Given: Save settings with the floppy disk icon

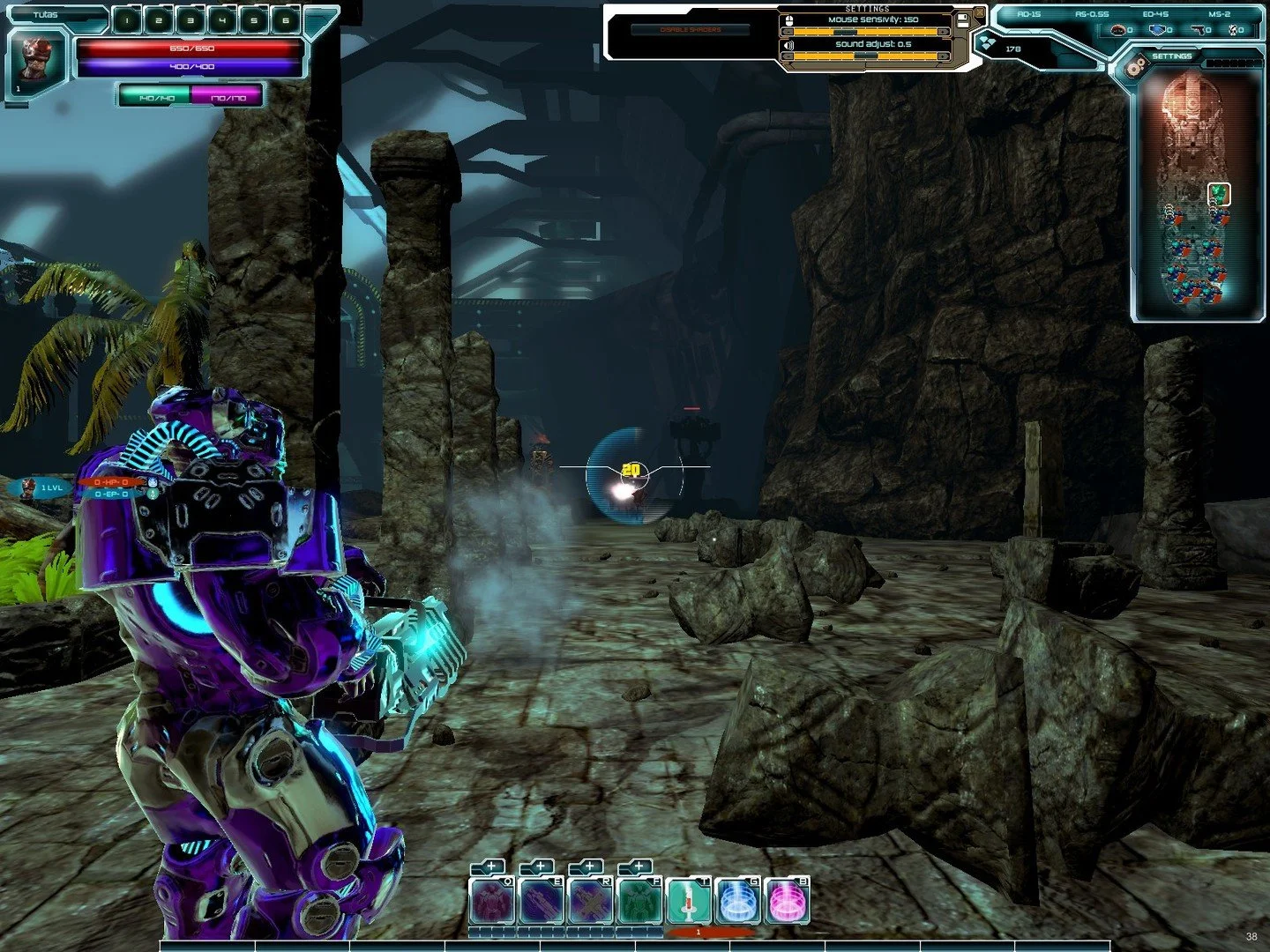Looking at the screenshot, I should point(963,18).
